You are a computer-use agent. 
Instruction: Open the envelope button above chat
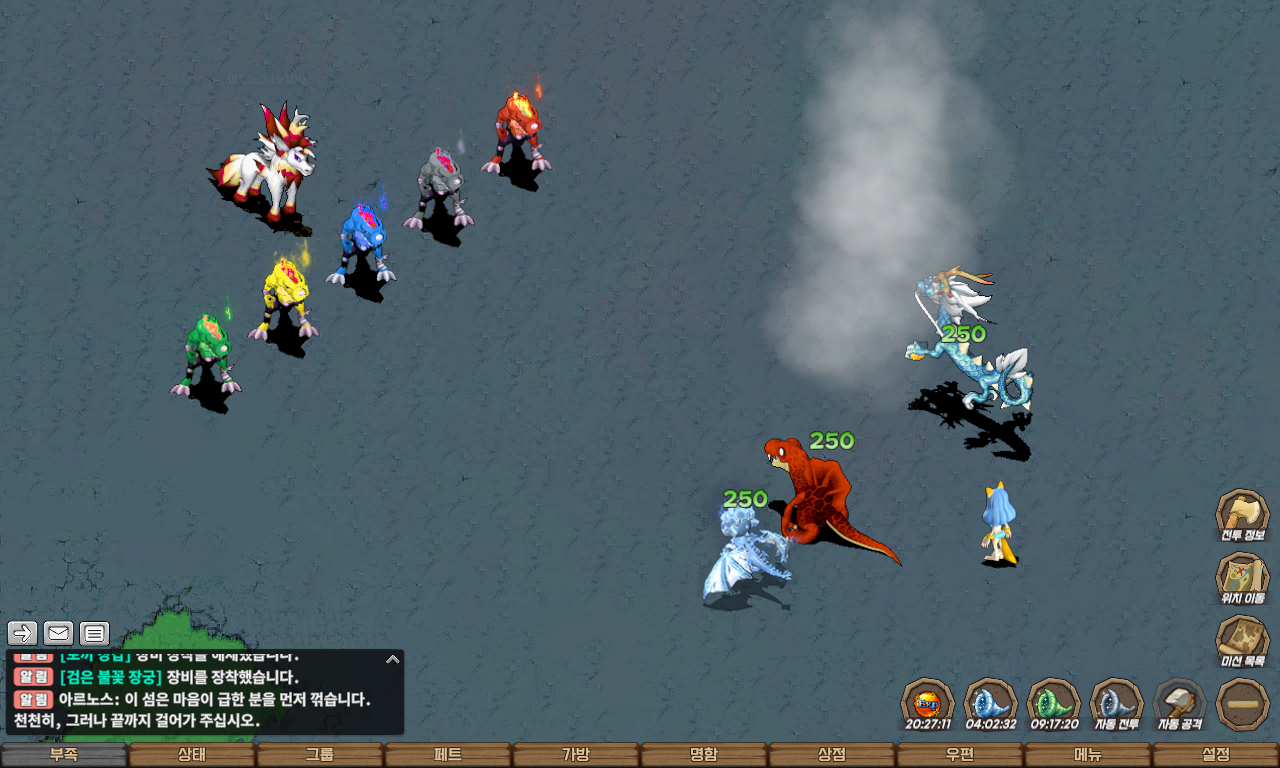point(58,633)
